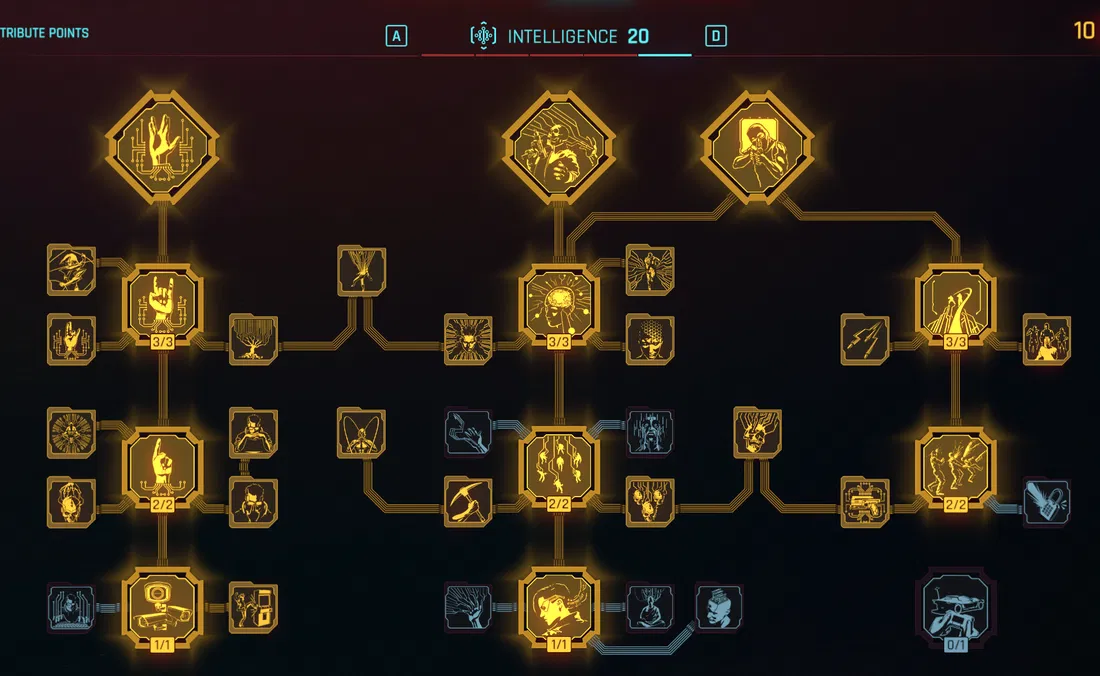Choose the group of figures perk icon

click(1046, 339)
